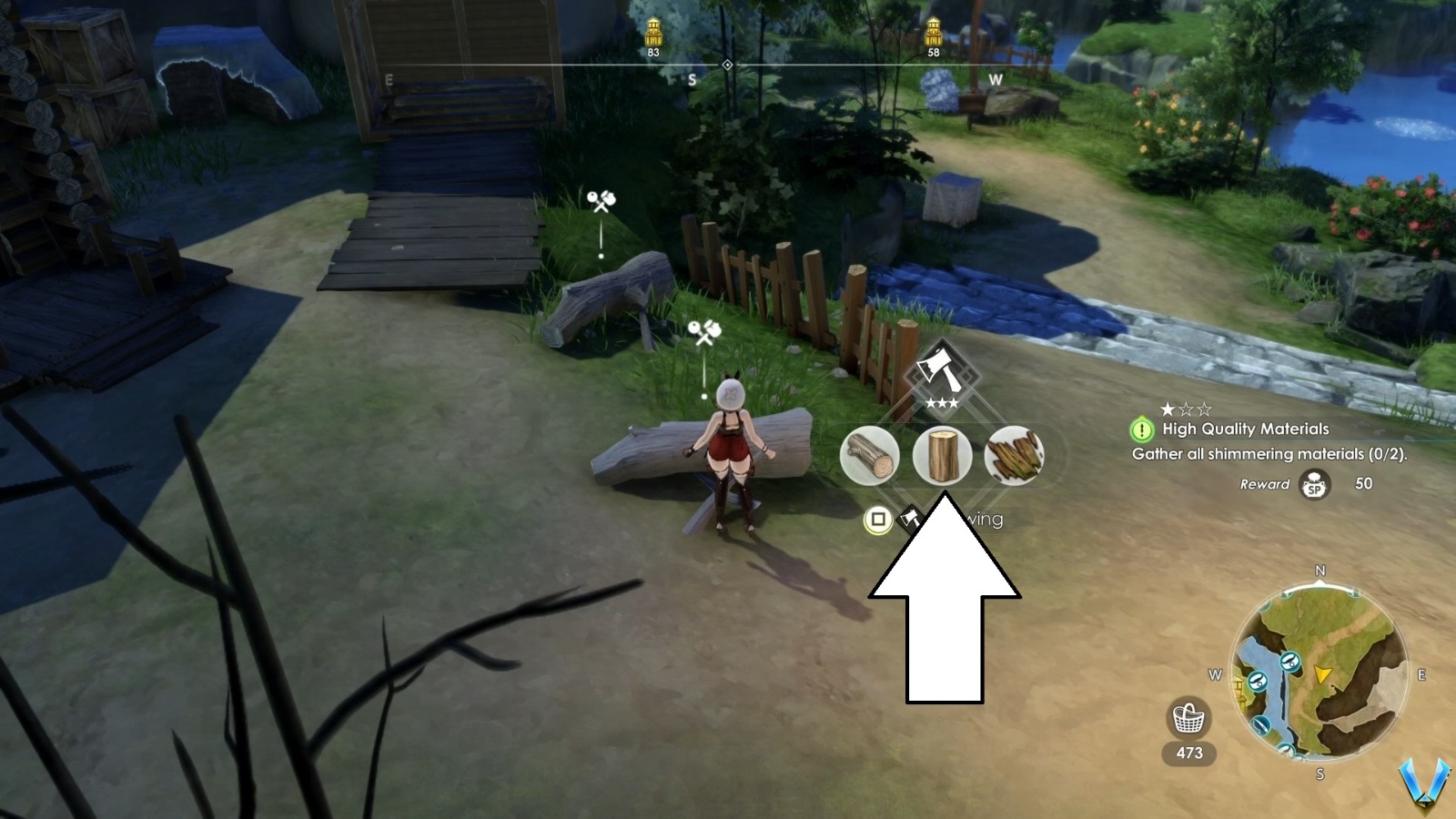Toggle the filled star above High Quality Materials
This screenshot has width=1456, height=819.
[1168, 409]
